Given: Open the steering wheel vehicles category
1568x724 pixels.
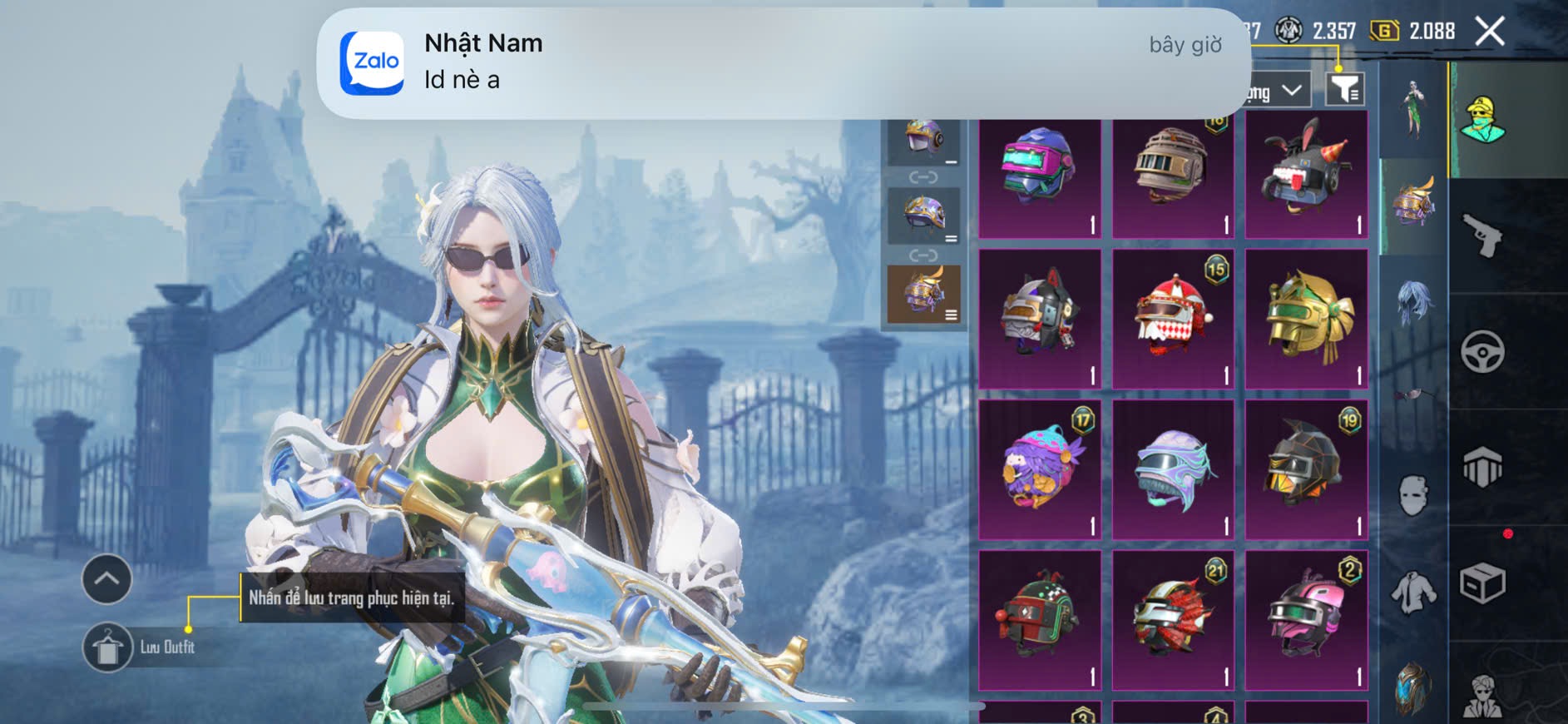Looking at the screenshot, I should point(1482,352).
